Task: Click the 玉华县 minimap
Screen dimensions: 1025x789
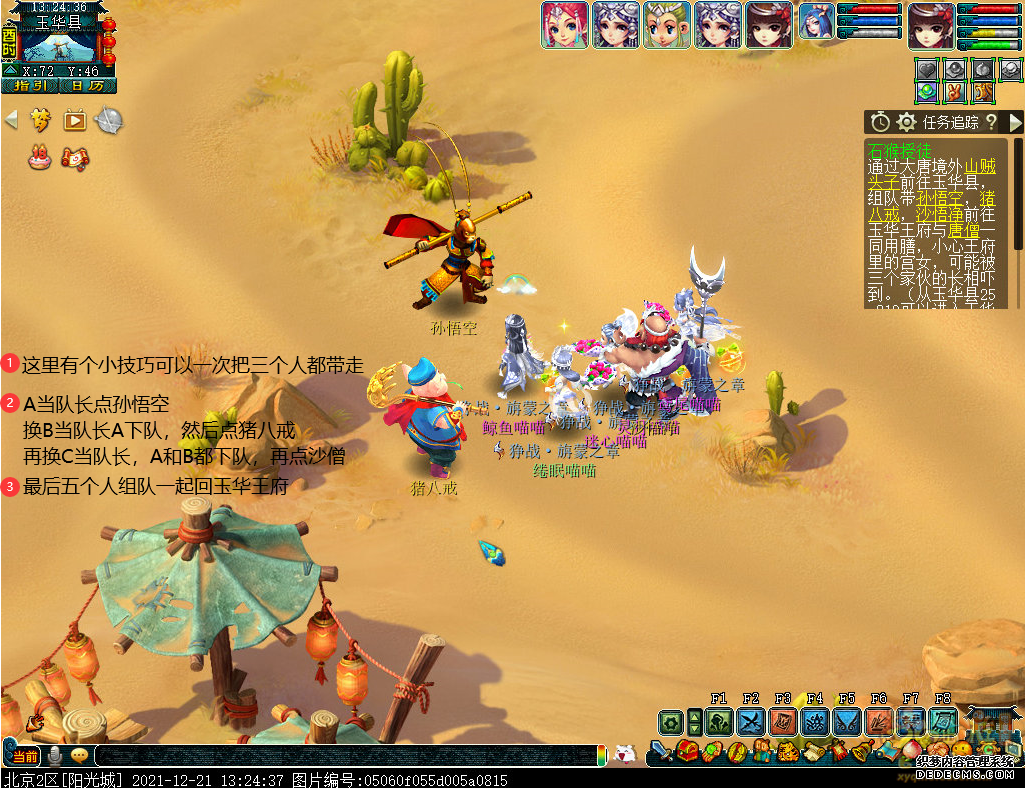Action: coord(59,43)
